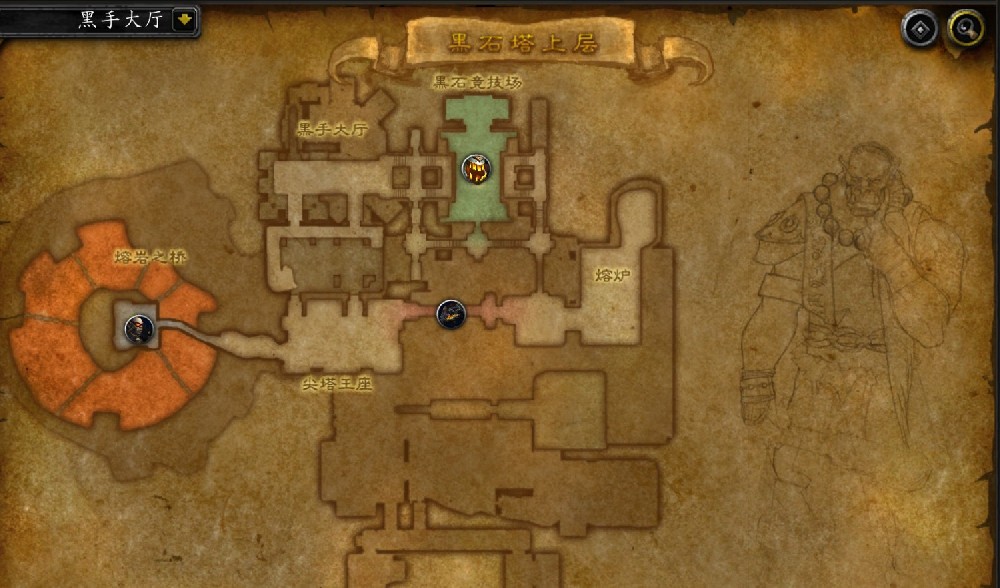Click the diamond-shaped map button

coord(920,29)
